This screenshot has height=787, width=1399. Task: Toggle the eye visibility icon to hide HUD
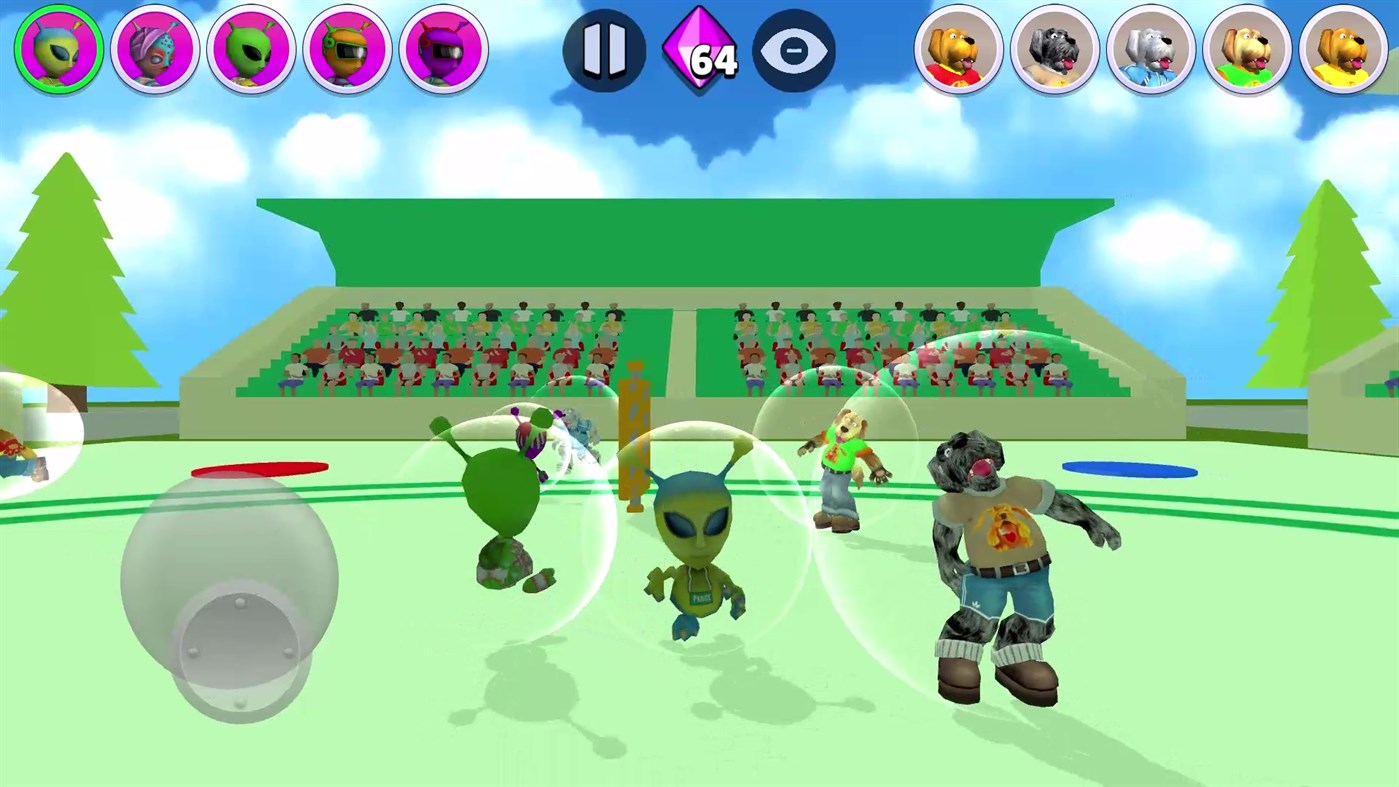click(x=794, y=50)
